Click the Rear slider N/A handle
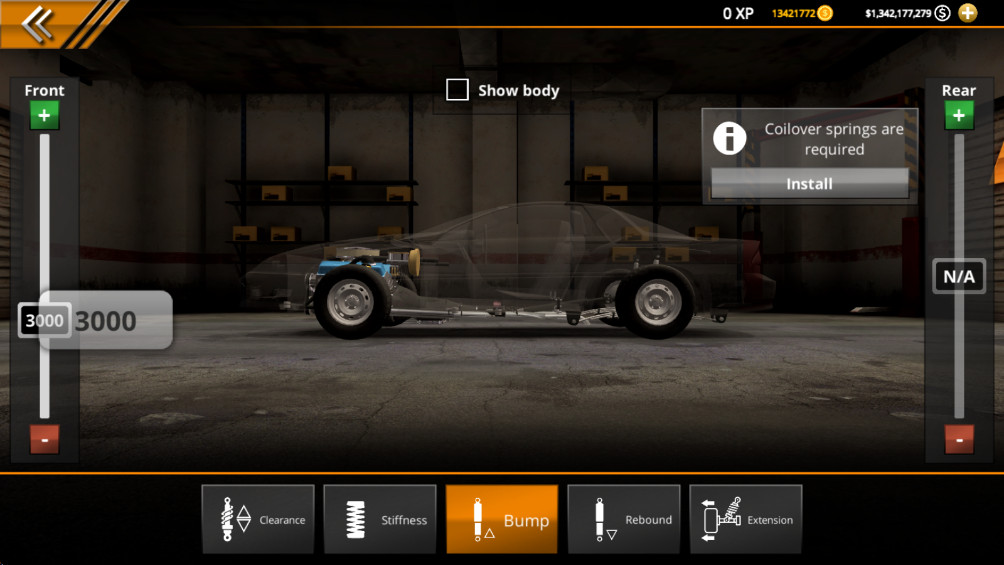1004x565 pixels. pyautogui.click(x=959, y=276)
